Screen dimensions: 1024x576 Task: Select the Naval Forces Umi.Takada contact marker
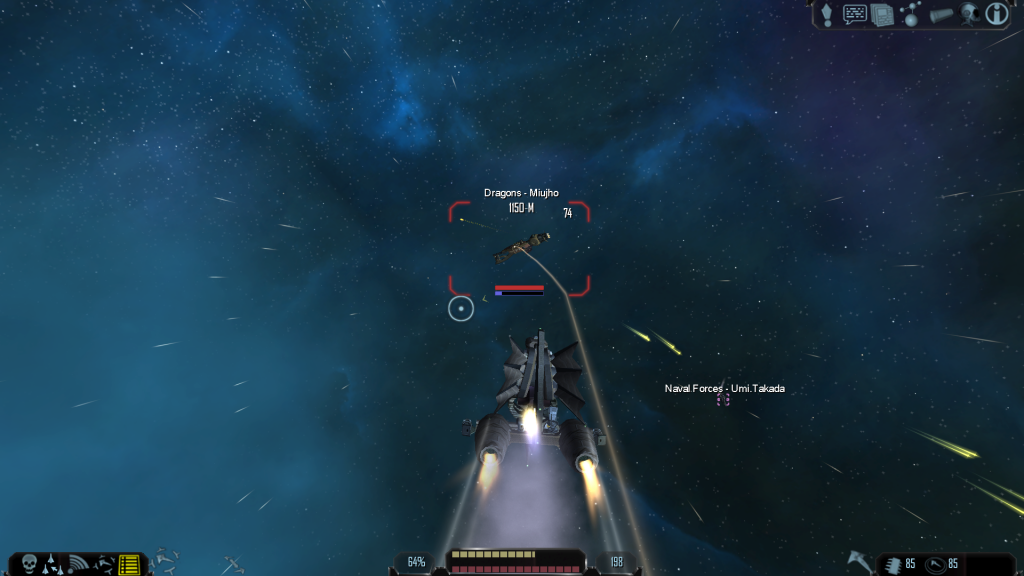click(x=723, y=399)
